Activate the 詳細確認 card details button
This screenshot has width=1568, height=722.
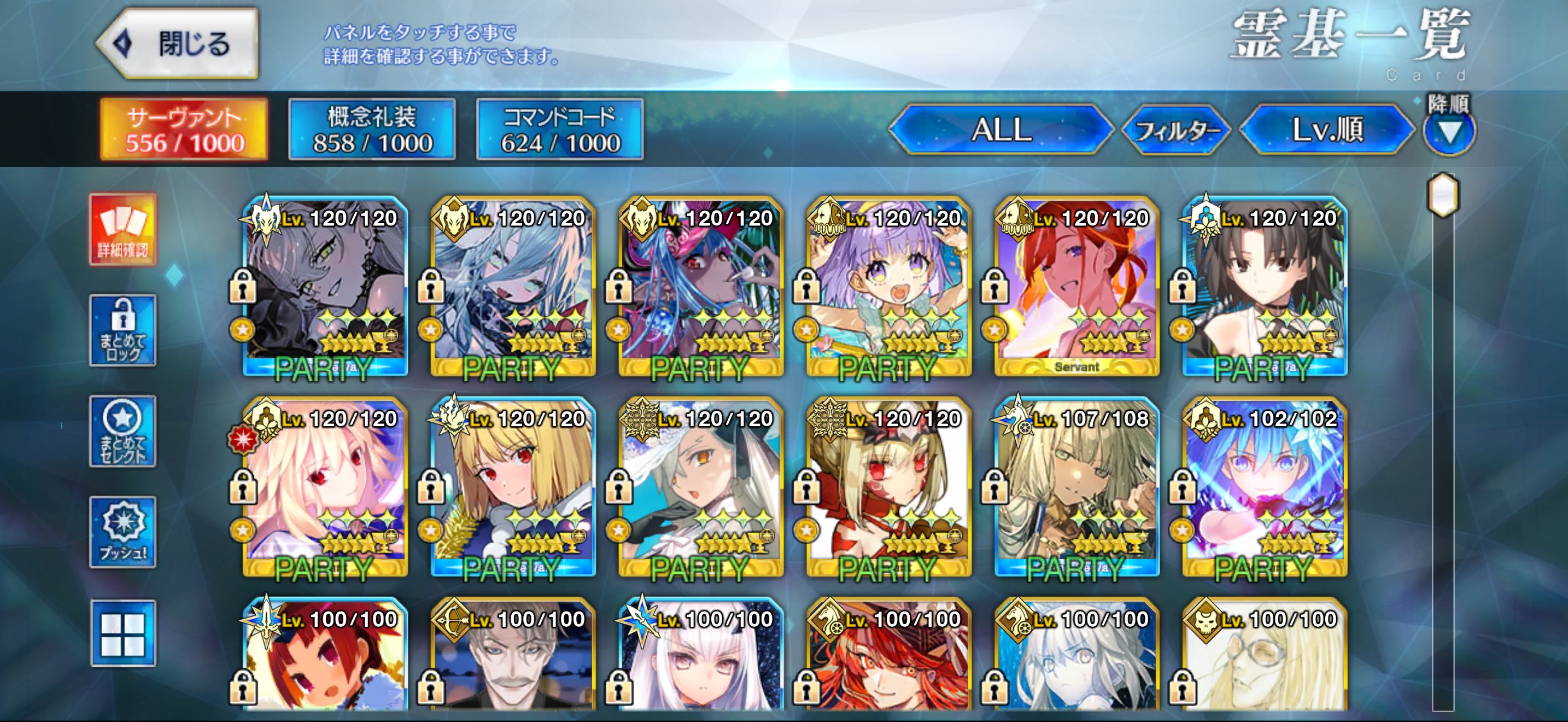pyautogui.click(x=123, y=230)
